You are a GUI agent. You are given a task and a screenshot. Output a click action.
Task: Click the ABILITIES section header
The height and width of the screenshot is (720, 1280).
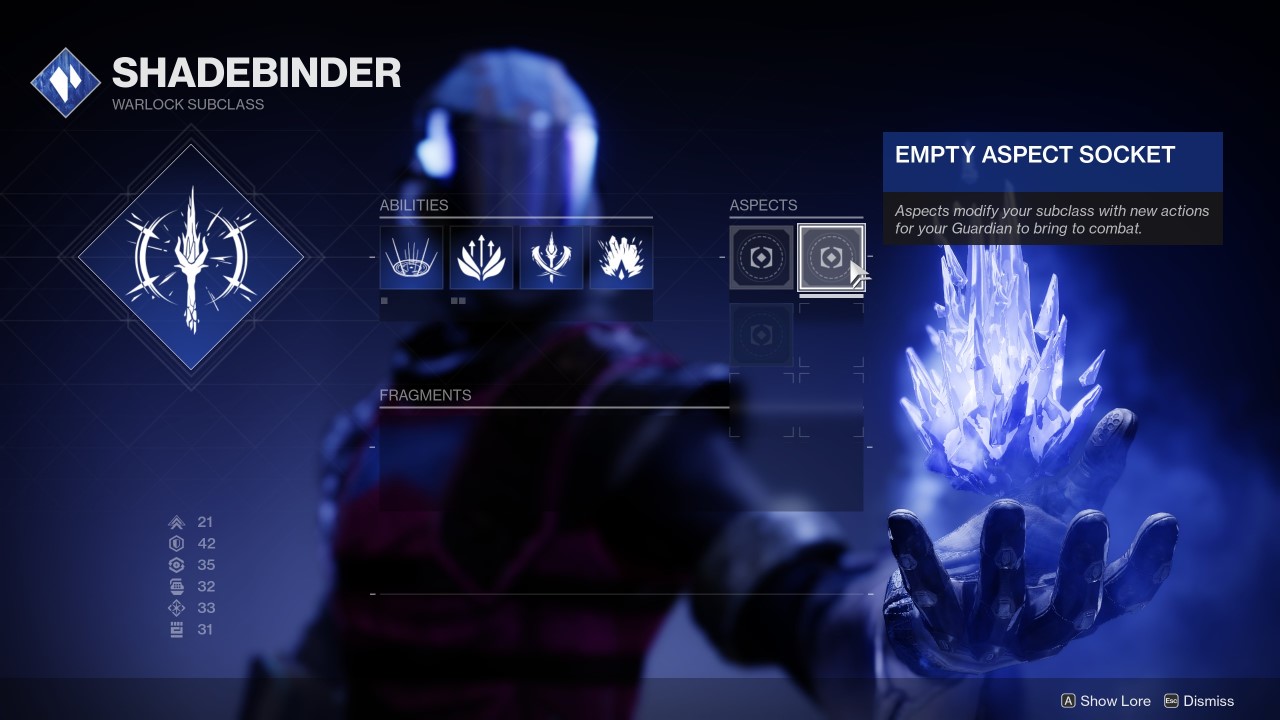413,205
